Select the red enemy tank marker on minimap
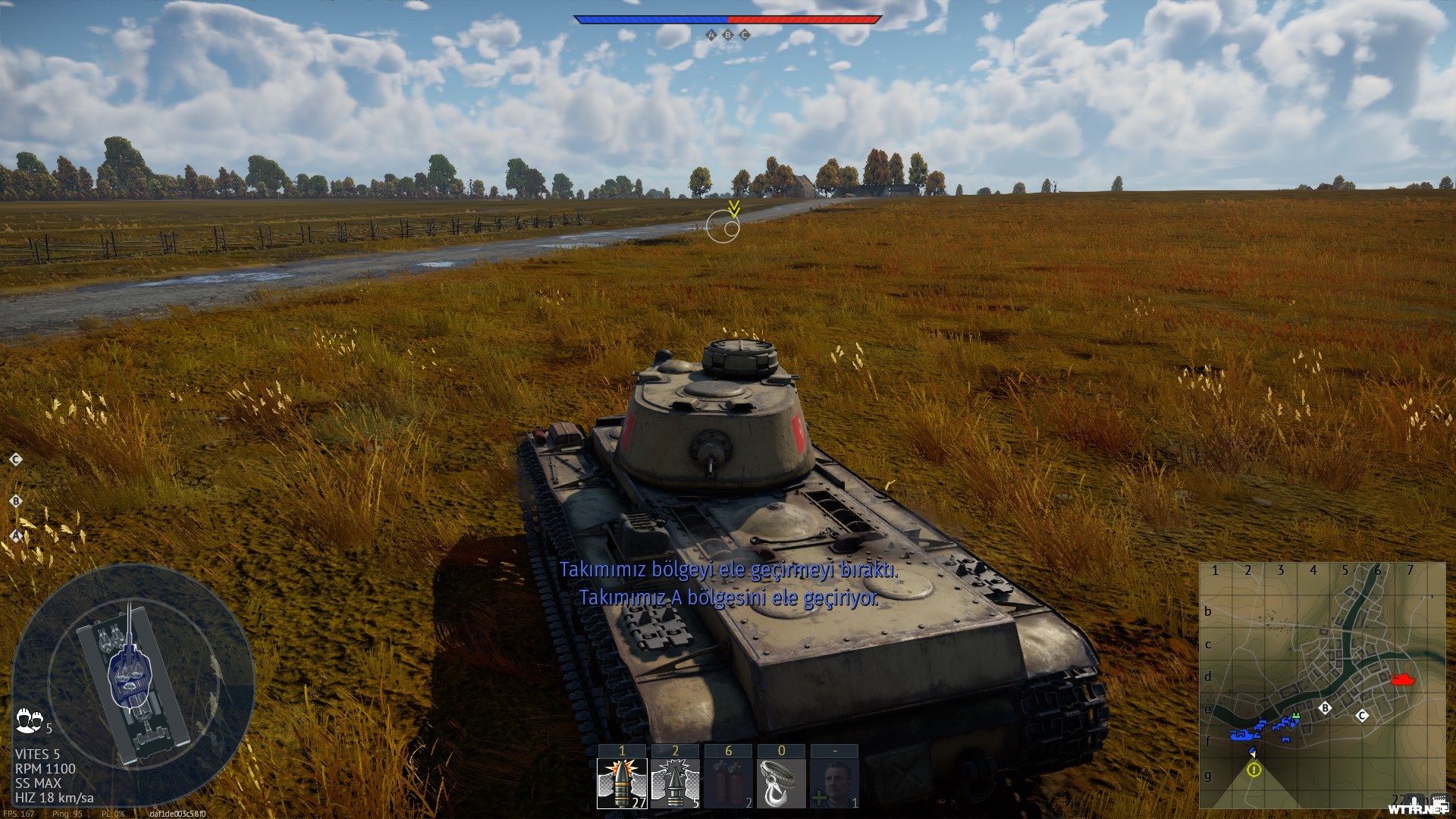The image size is (1456, 819). click(1403, 680)
